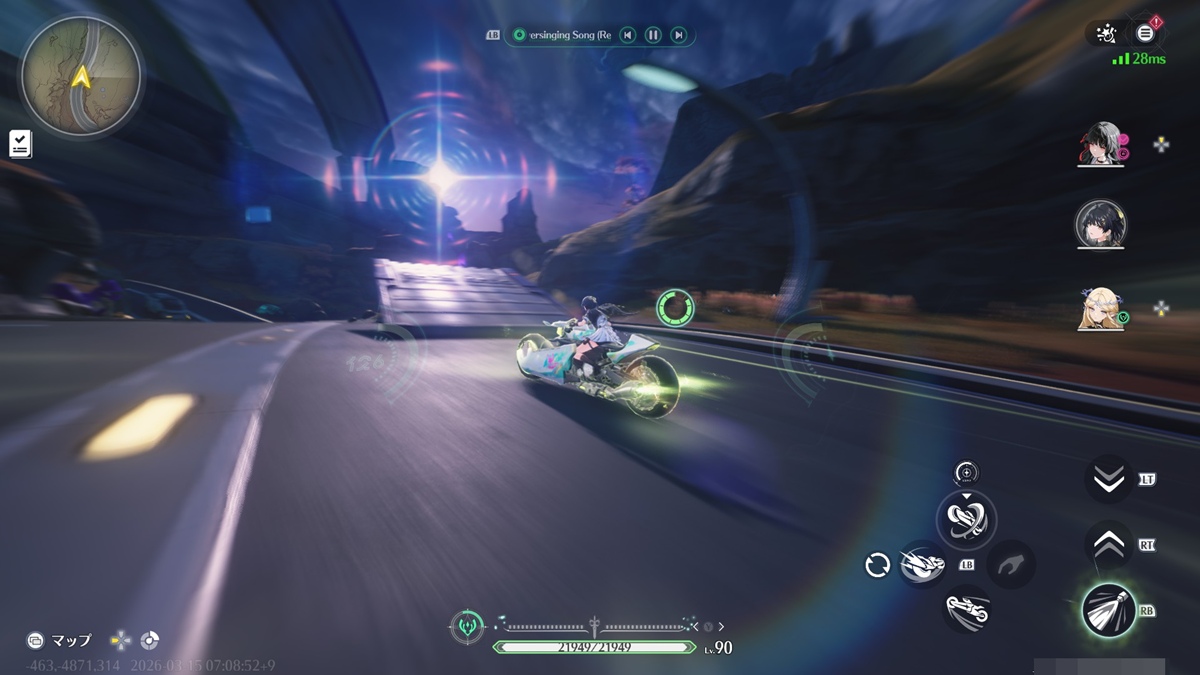1200x675 pixels.
Task: Select the green crosshair emblem by the HP bar
Action: coord(467,627)
